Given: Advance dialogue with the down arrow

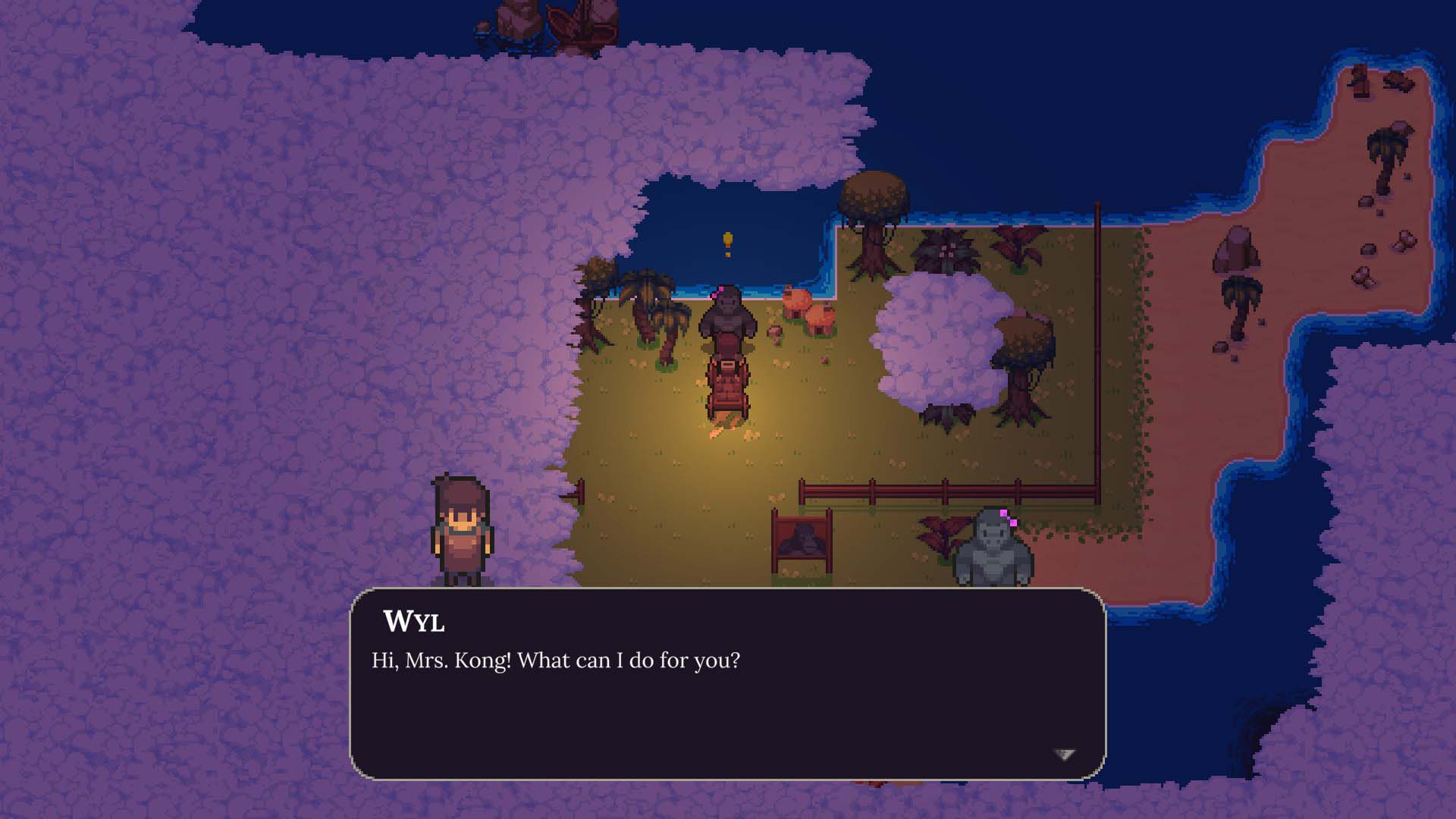Looking at the screenshot, I should coord(1065,754).
